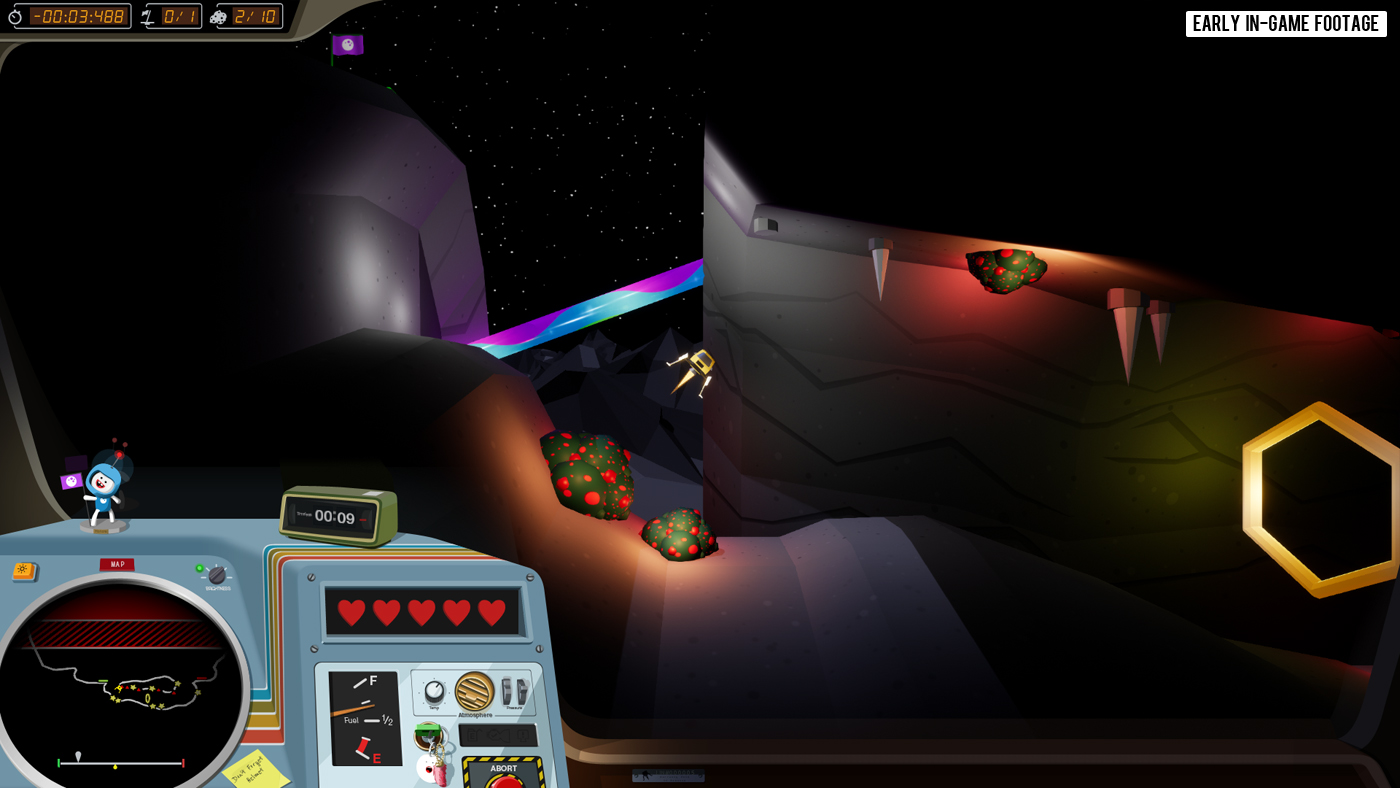
Task: Click the green dashboard alarm clock
Action: (x=337, y=516)
